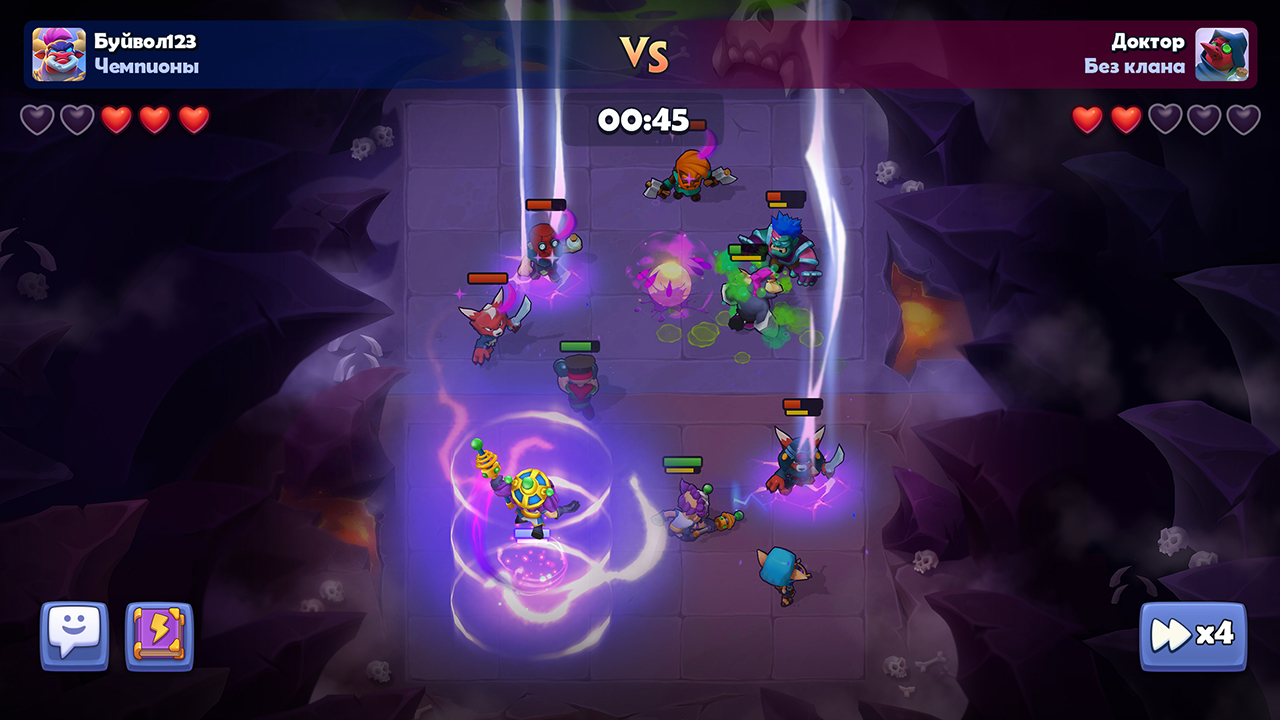Toggle x4 battle speed
Viewport: 1280px width, 720px height.
click(x=1195, y=634)
